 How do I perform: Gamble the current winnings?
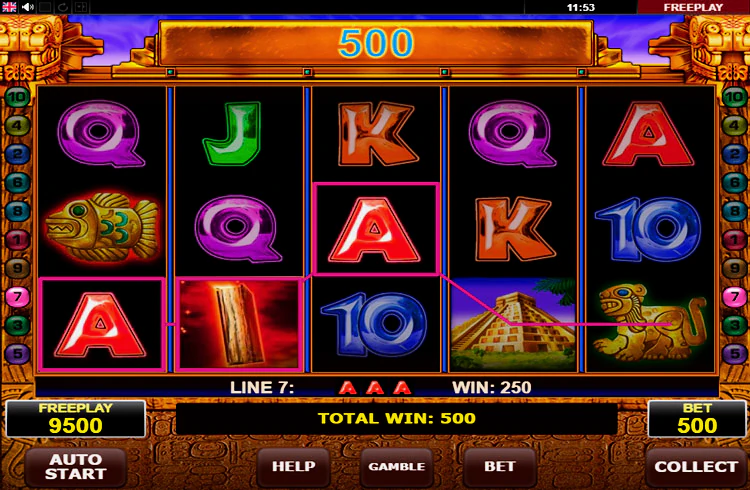tap(397, 467)
